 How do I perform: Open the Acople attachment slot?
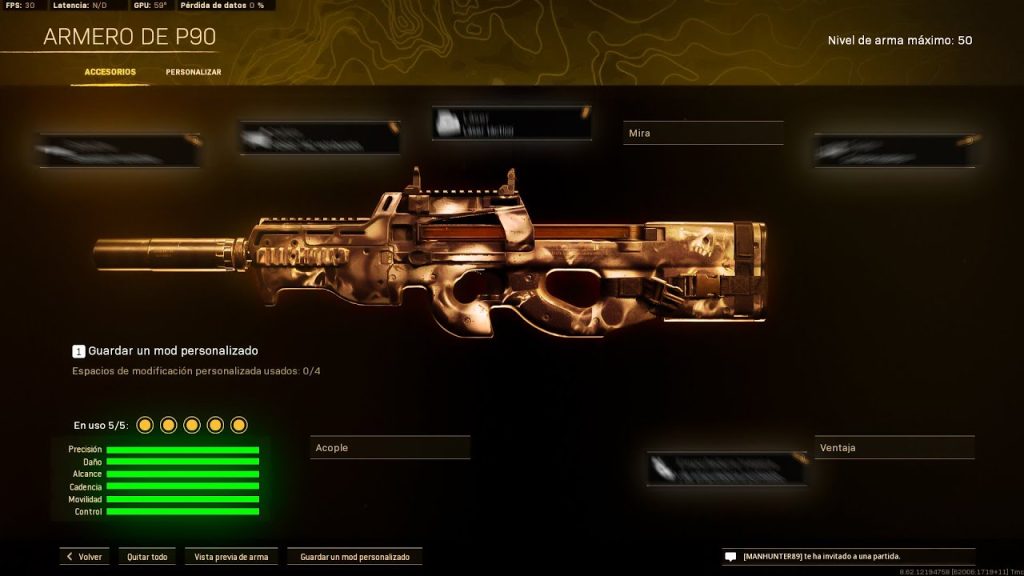(x=390, y=448)
